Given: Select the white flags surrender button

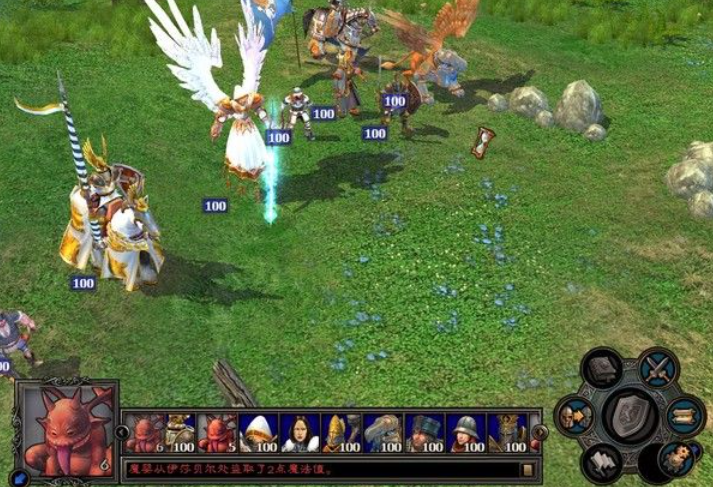Looking at the screenshot, I should (x=603, y=460).
